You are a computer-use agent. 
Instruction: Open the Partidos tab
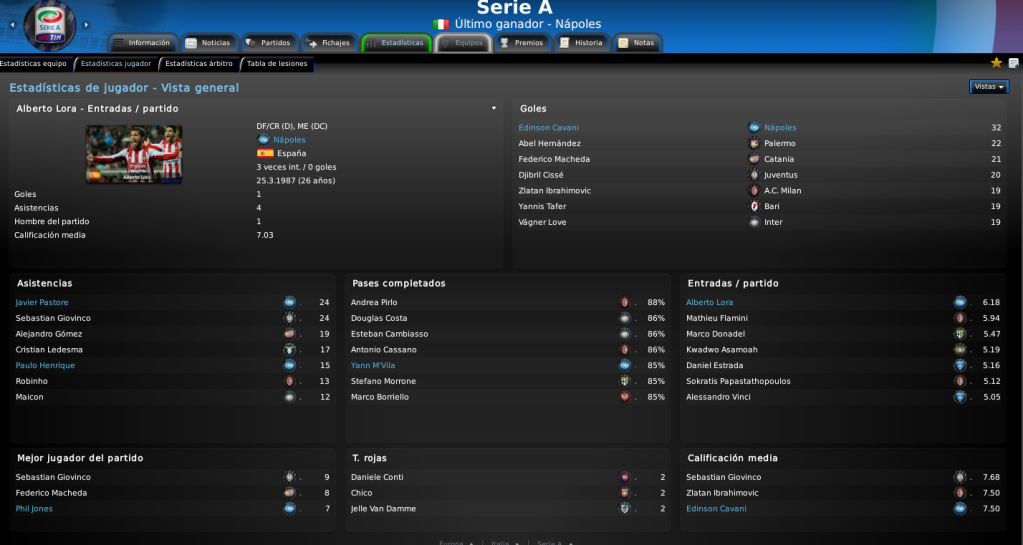268,43
